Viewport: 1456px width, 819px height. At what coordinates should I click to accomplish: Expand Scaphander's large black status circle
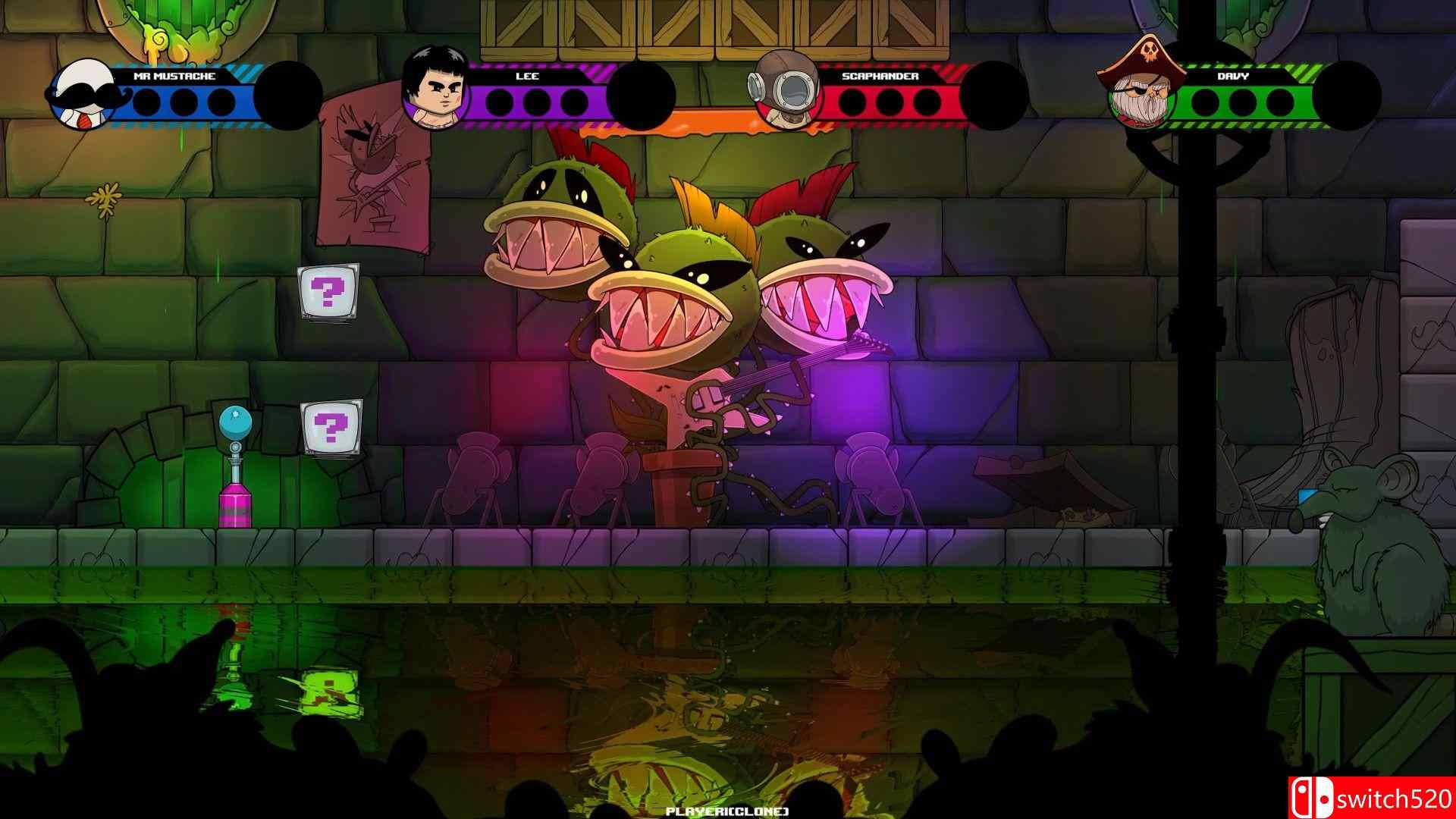(x=994, y=95)
